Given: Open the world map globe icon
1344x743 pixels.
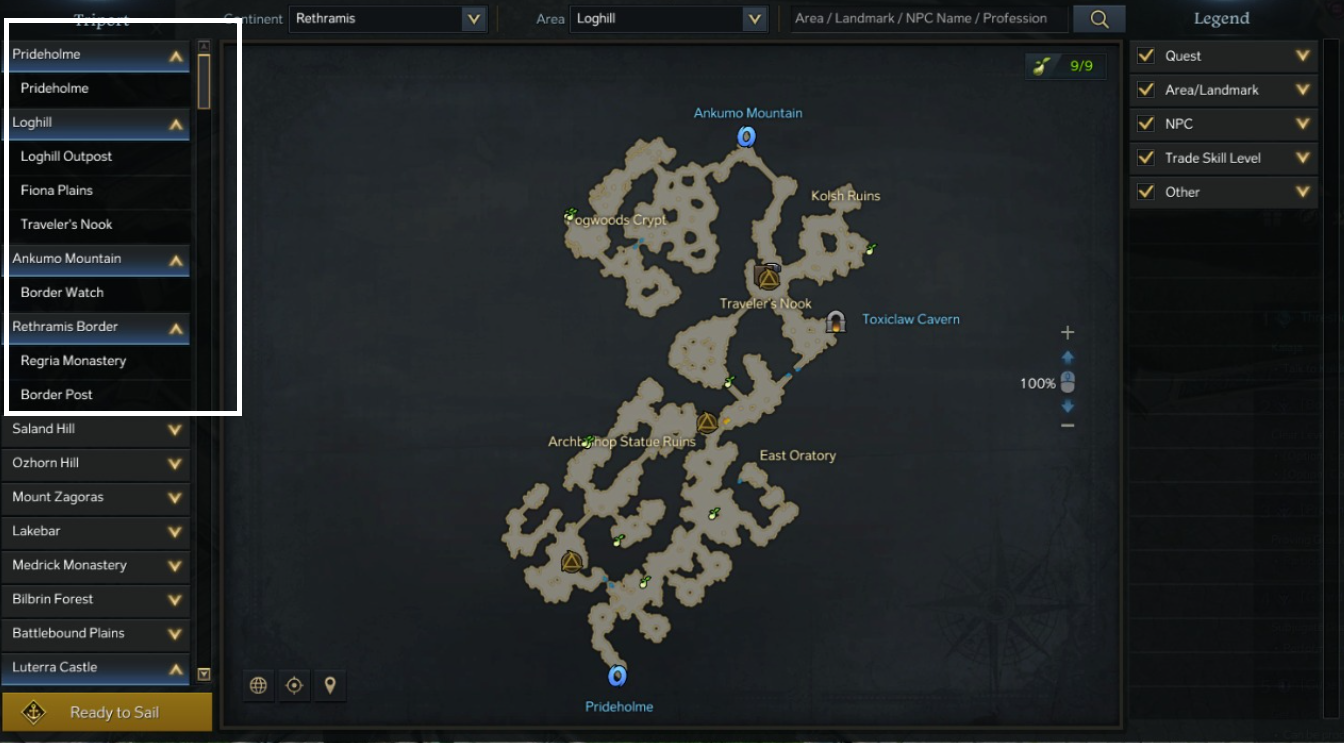Looking at the screenshot, I should [x=258, y=685].
